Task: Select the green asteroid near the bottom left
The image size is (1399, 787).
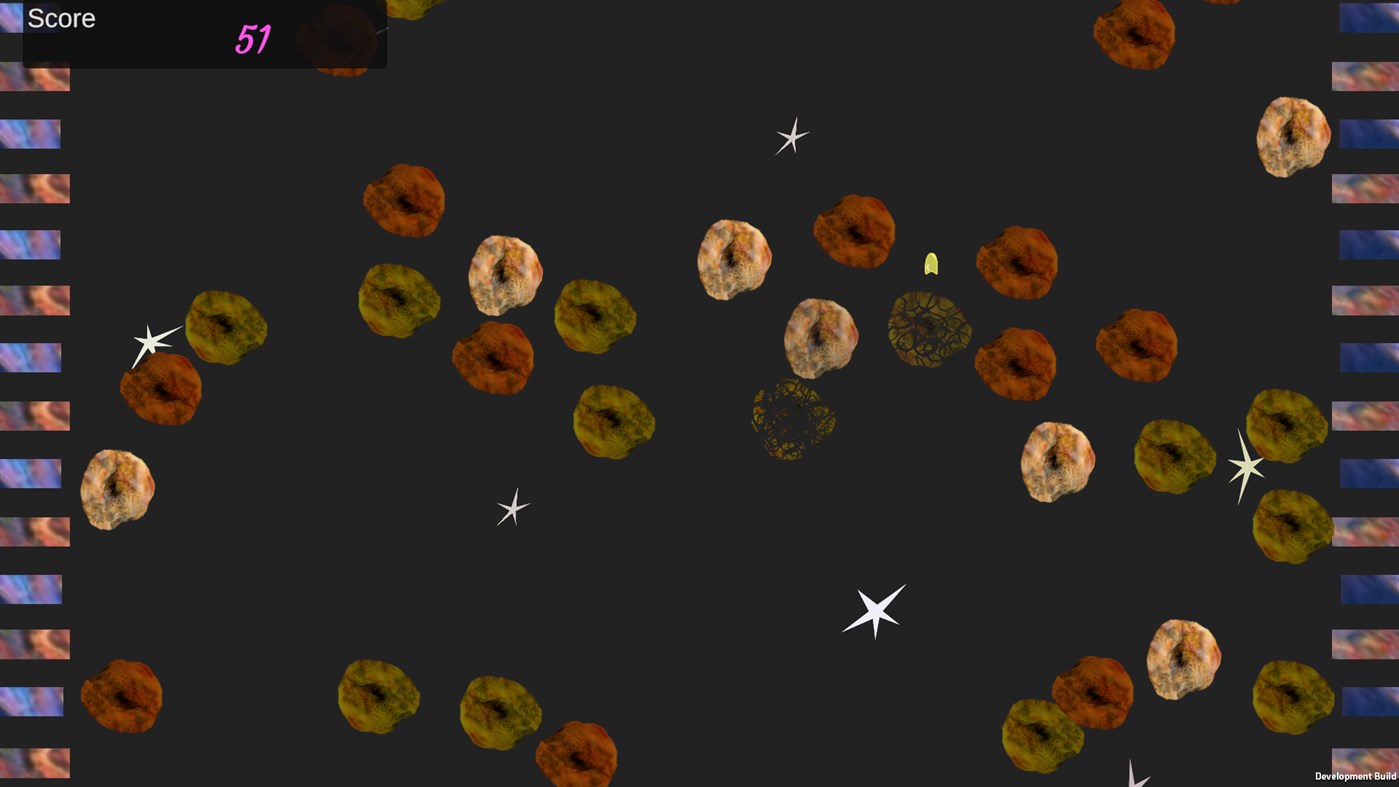Action: click(378, 696)
